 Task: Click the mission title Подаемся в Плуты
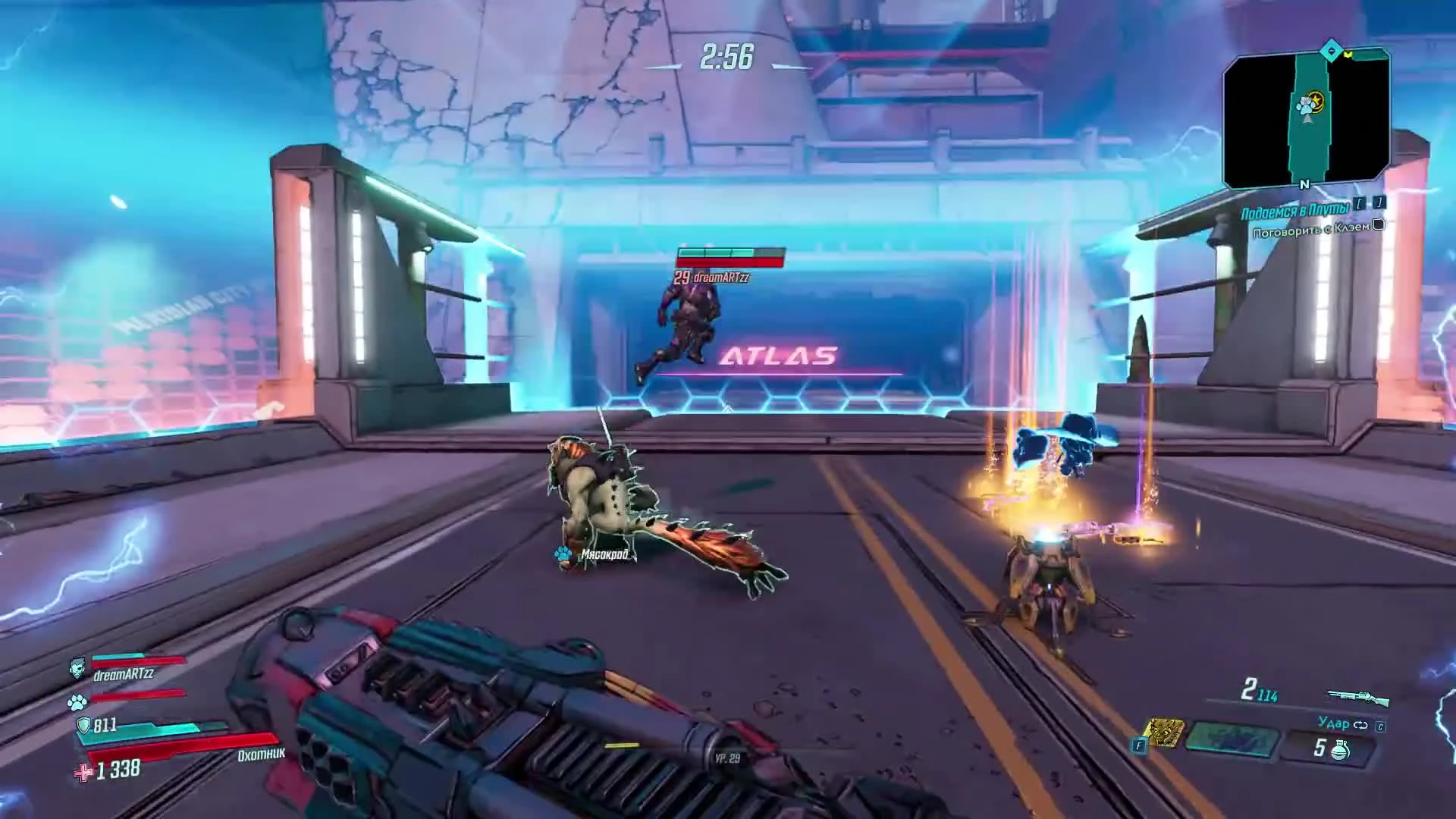click(1296, 210)
